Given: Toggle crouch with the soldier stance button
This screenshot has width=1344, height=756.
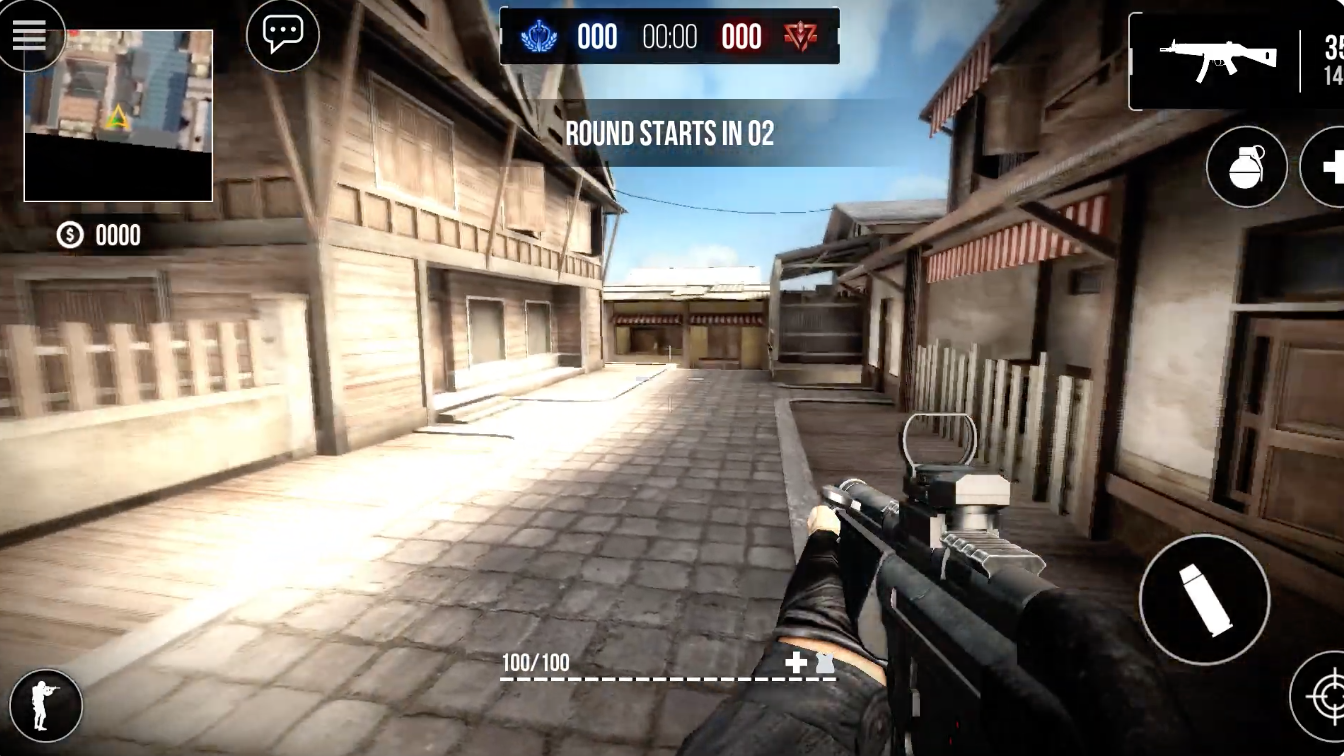Looking at the screenshot, I should [x=44, y=705].
